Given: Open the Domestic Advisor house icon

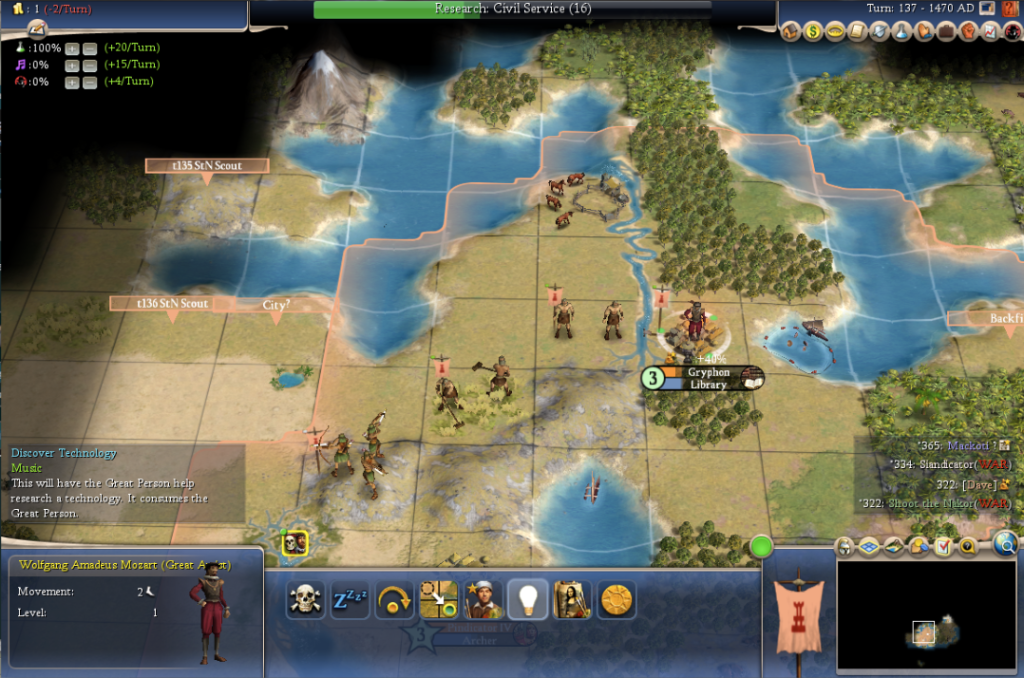Looking at the screenshot, I should (x=790, y=32).
